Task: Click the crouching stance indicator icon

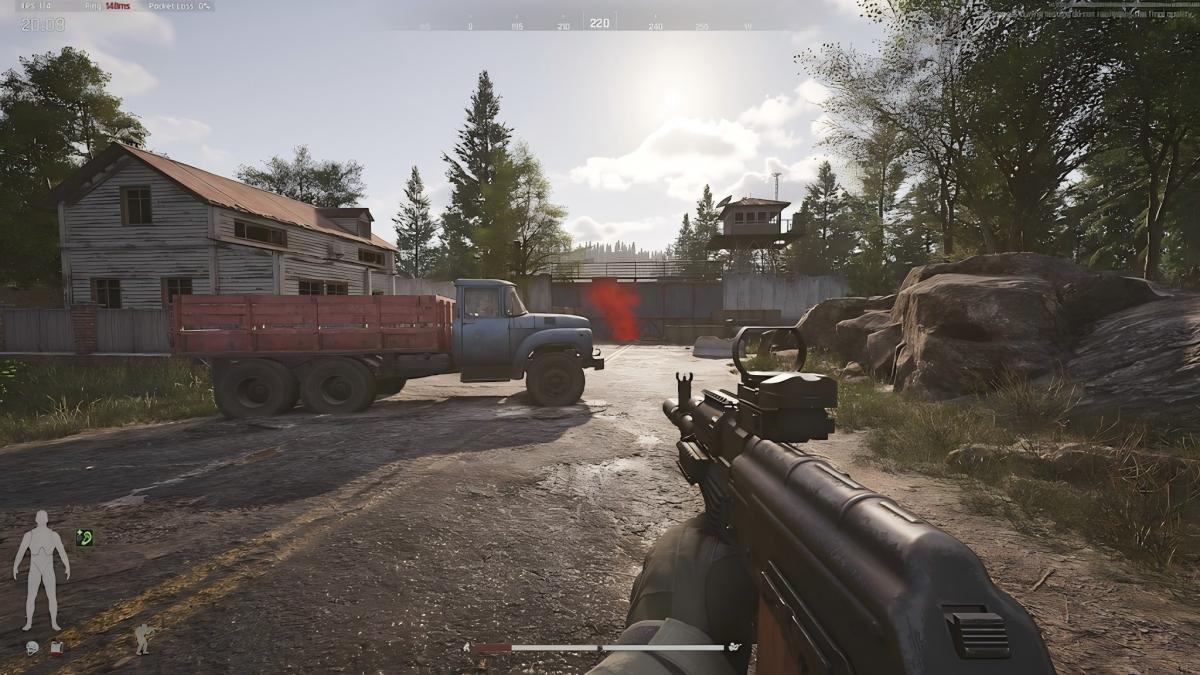Action: (x=143, y=638)
